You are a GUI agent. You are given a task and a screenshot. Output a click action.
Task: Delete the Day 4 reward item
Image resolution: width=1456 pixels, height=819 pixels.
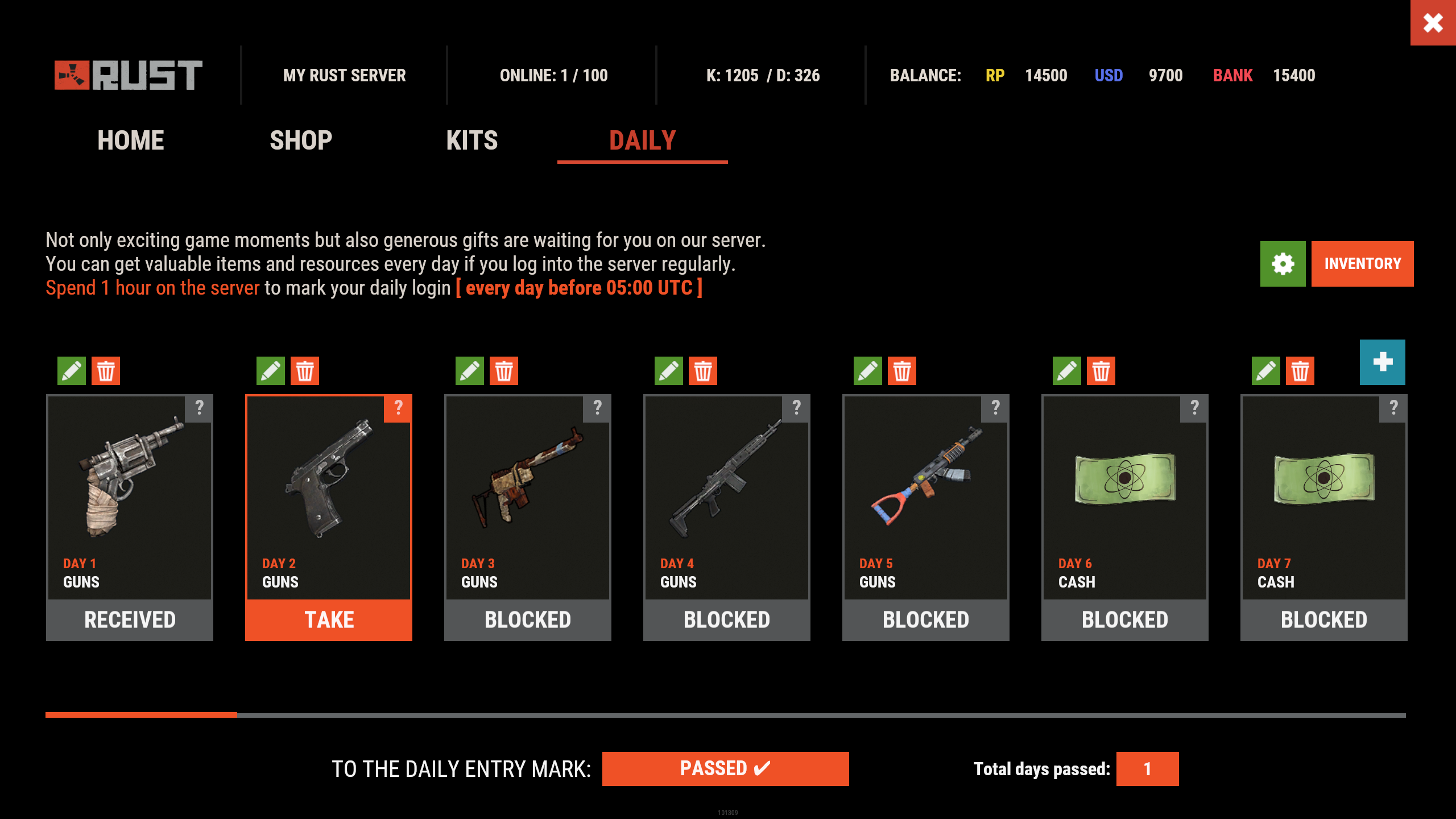[x=703, y=370]
